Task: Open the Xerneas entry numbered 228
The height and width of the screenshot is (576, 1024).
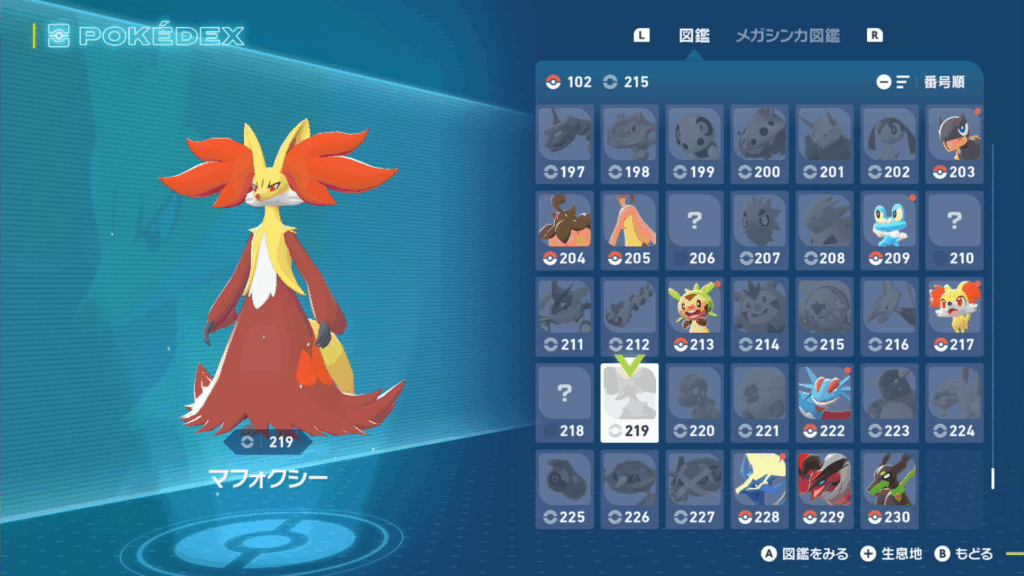Action: tap(758, 488)
